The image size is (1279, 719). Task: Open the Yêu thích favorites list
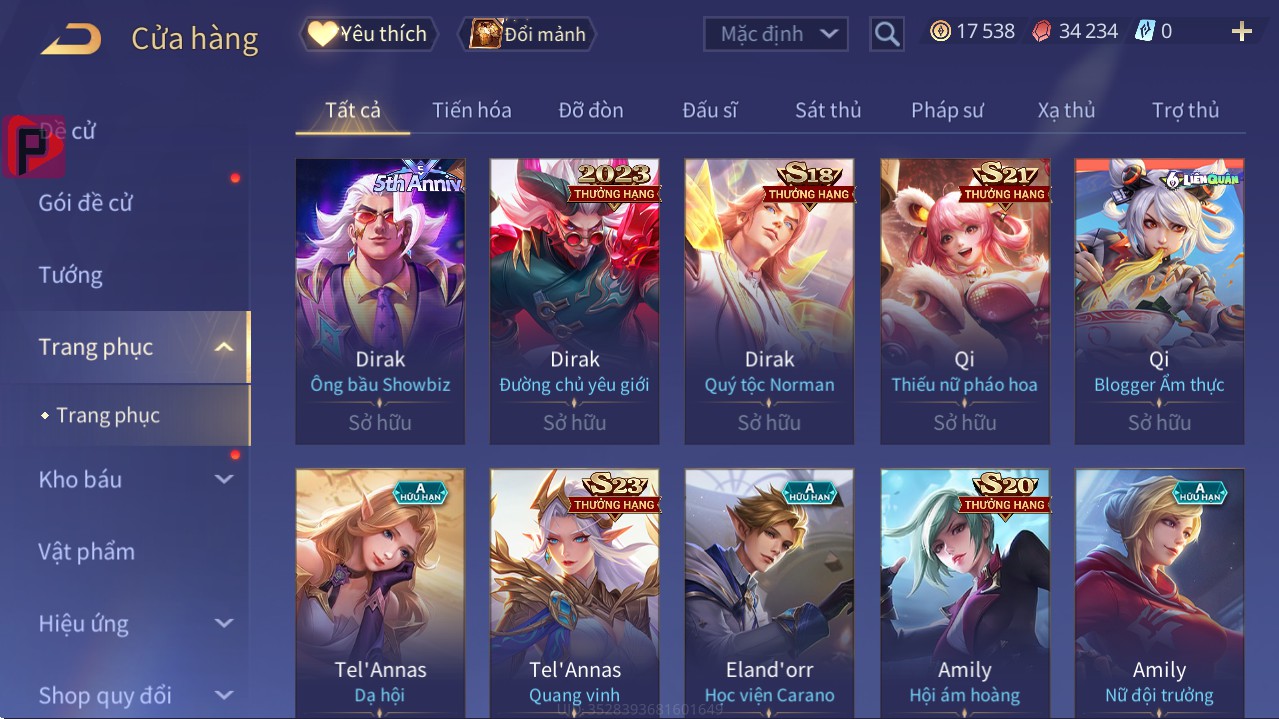(x=368, y=34)
